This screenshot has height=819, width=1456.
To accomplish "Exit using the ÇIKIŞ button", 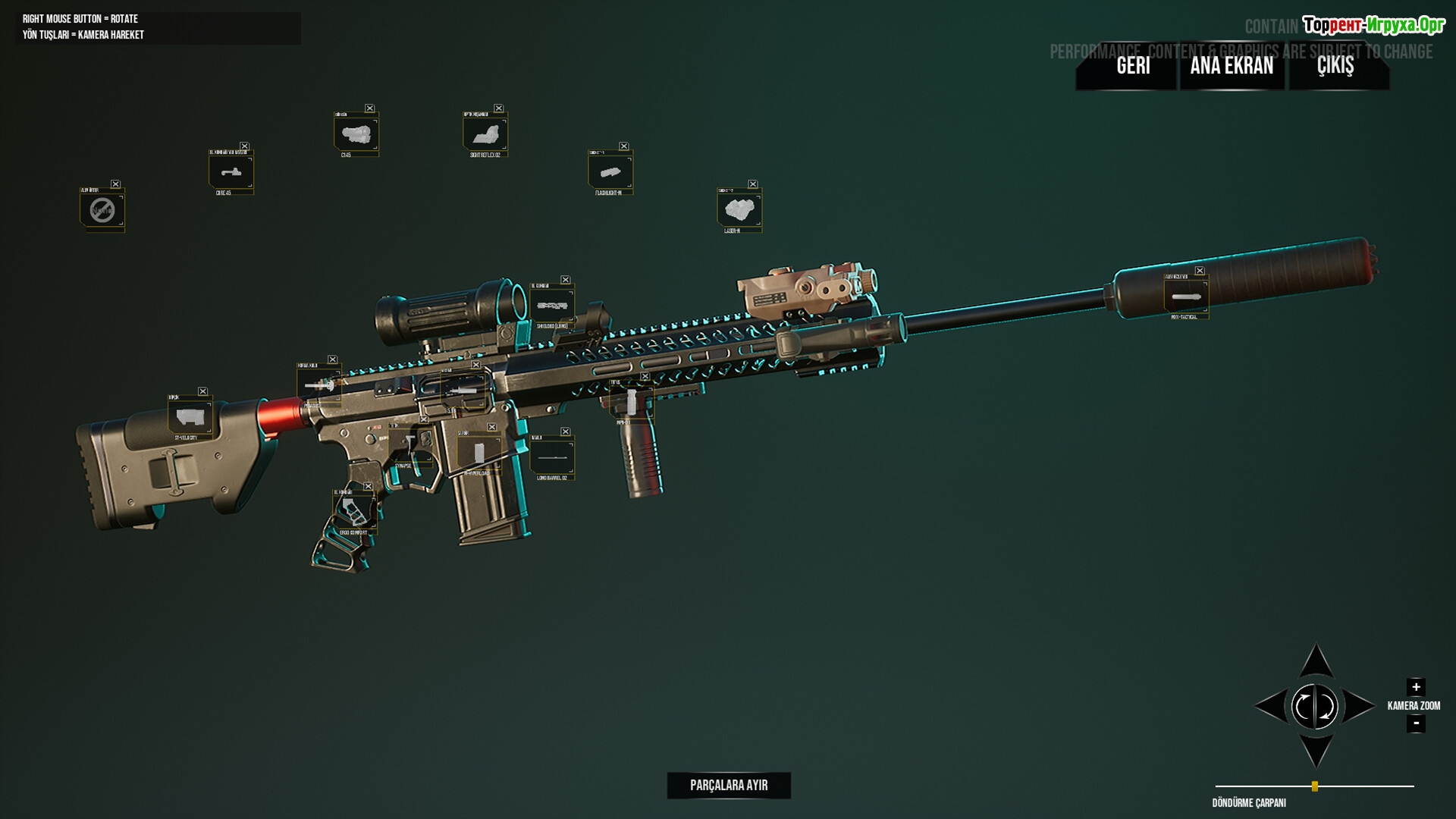I will [1335, 66].
